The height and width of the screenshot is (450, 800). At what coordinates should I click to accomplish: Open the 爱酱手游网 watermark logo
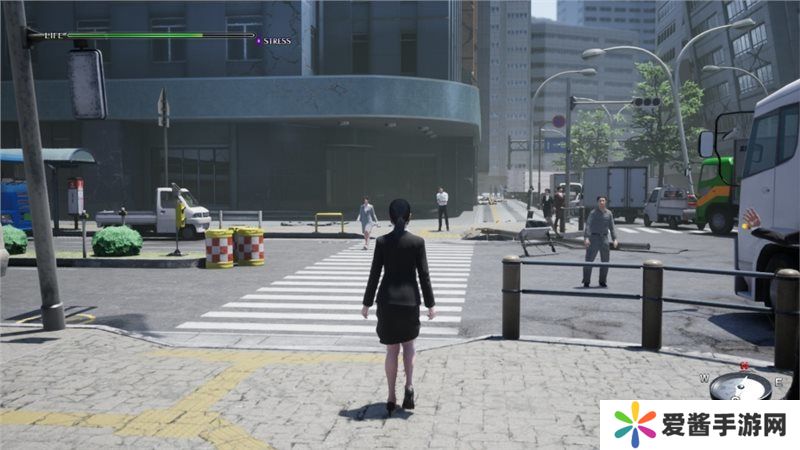coord(635,424)
